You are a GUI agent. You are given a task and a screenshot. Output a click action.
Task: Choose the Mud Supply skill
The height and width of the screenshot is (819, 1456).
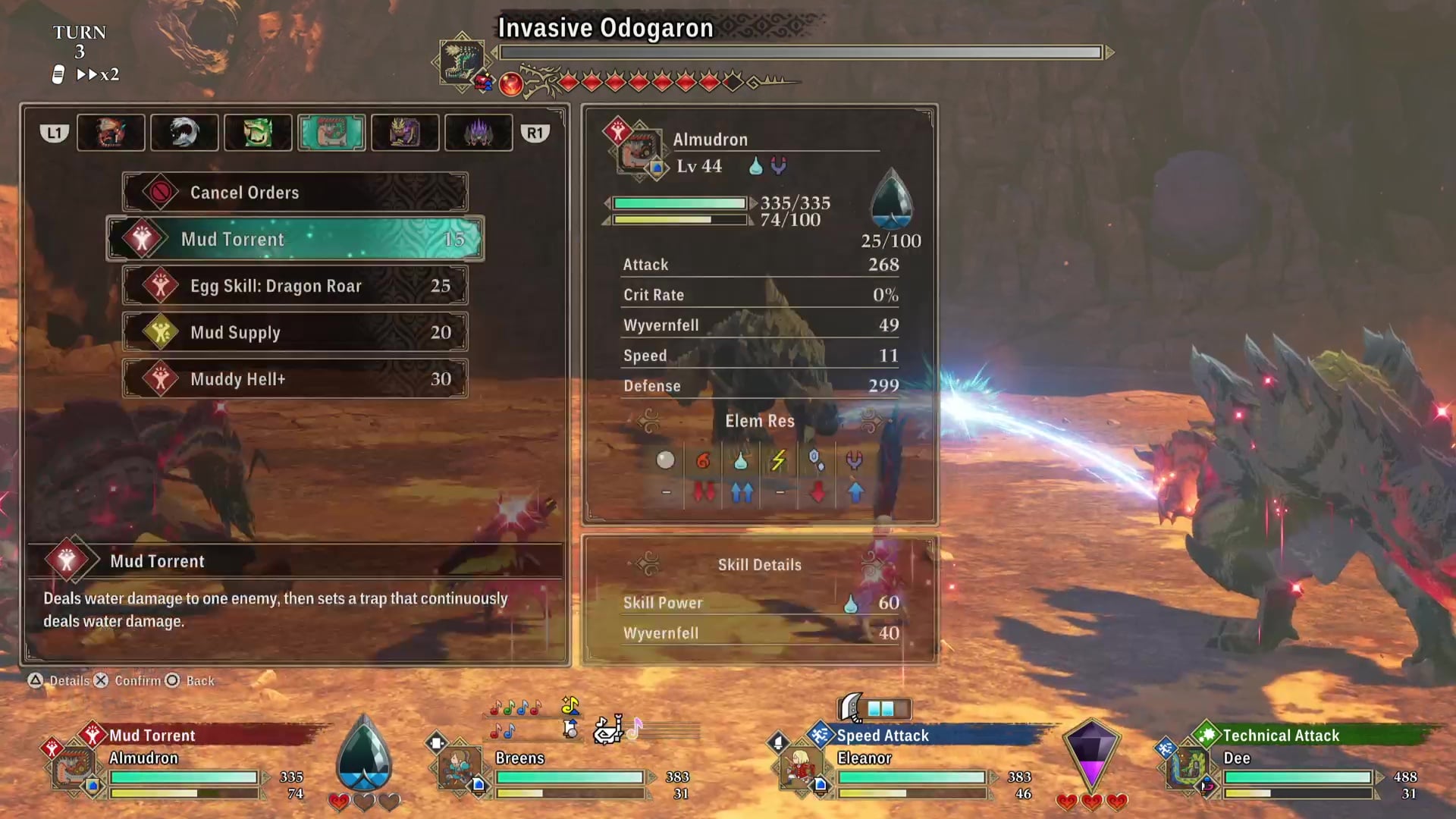click(295, 332)
